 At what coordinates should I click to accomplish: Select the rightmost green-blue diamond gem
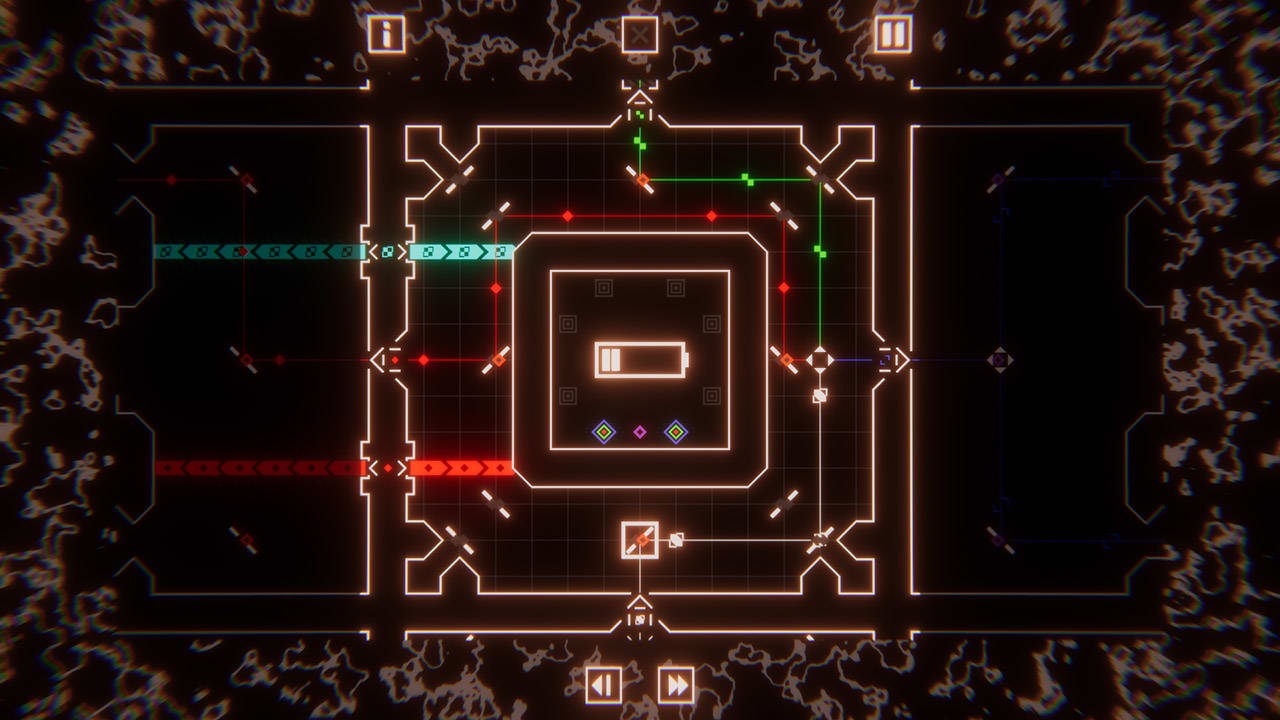click(x=676, y=432)
